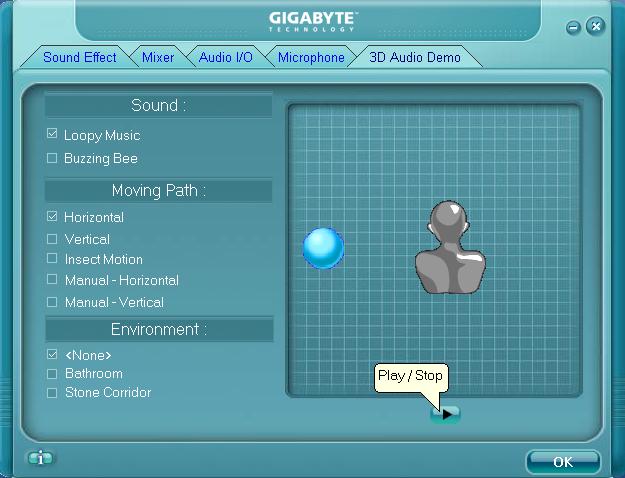Open the information icon button

[40, 458]
